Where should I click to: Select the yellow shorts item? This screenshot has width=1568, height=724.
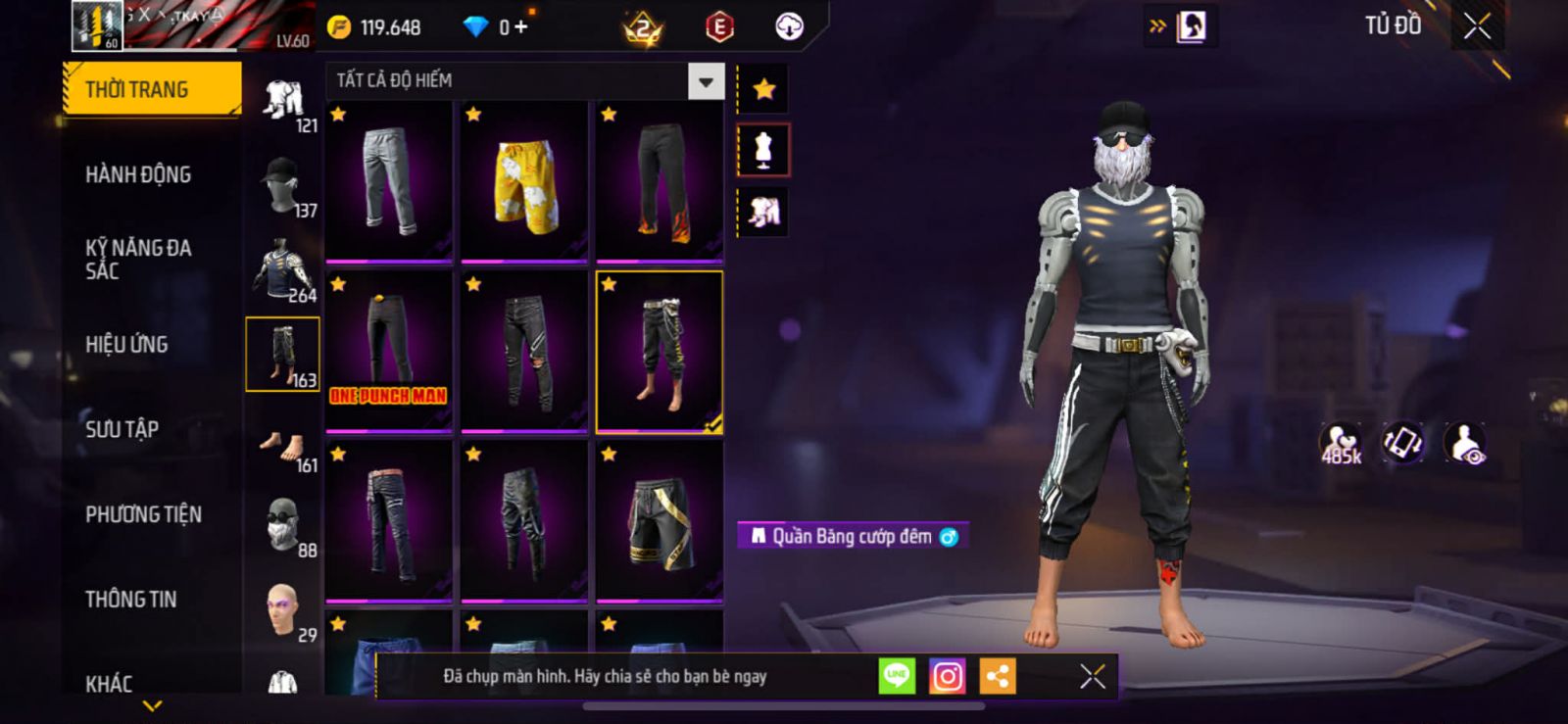pyautogui.click(x=524, y=182)
